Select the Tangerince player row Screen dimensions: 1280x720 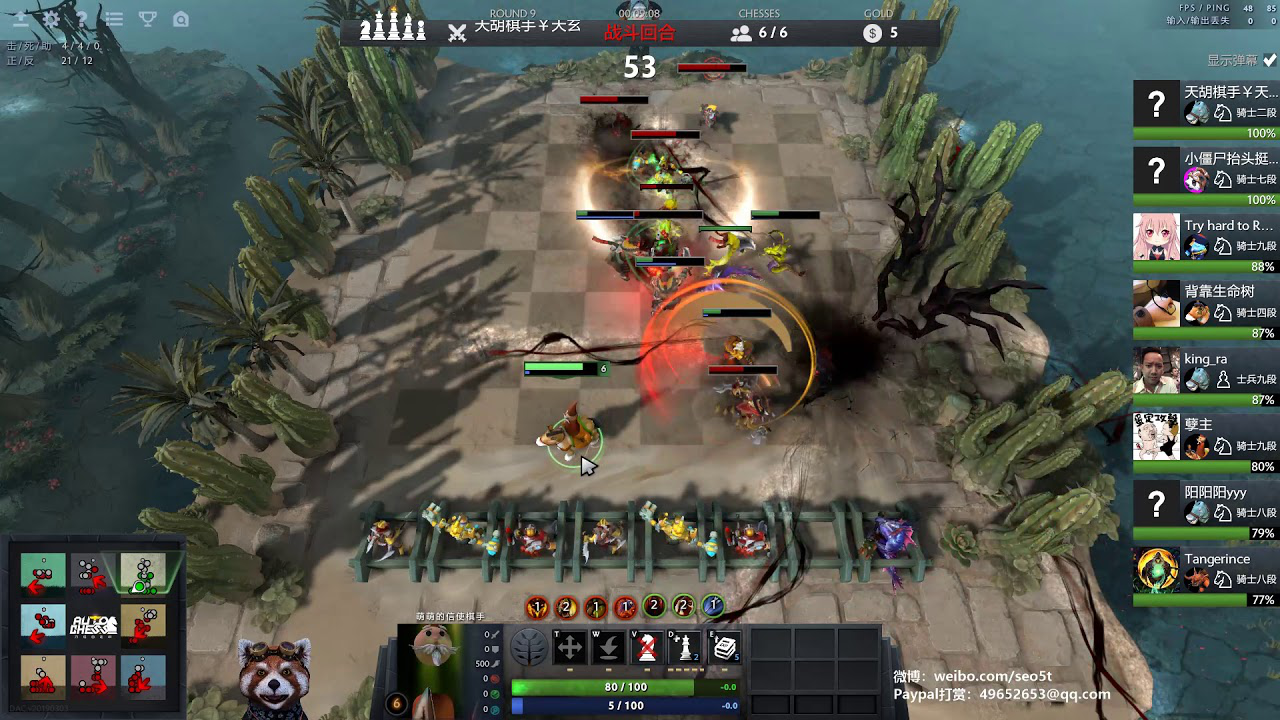pyautogui.click(x=1205, y=571)
